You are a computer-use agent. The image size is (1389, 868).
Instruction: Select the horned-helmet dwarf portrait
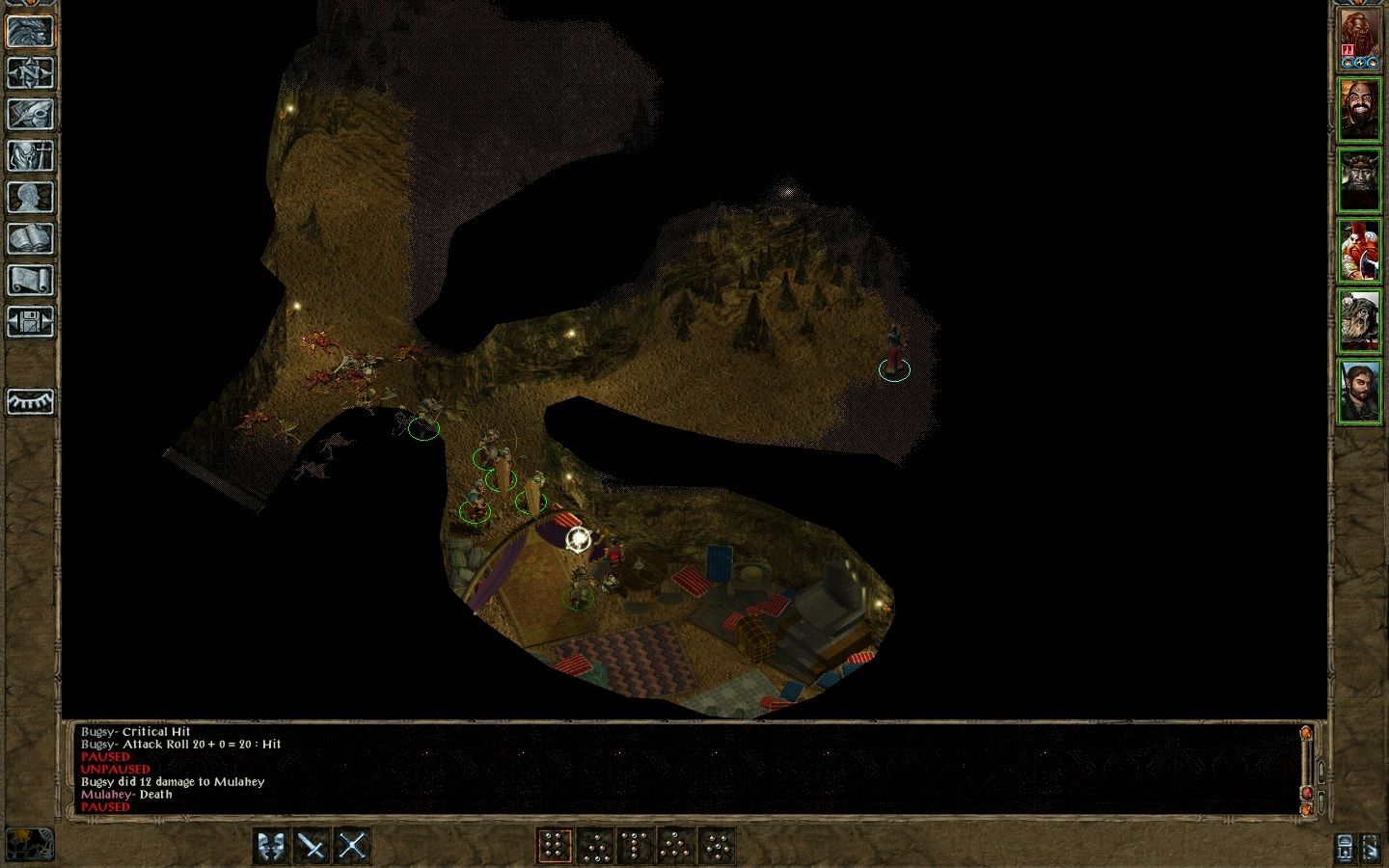pos(1358,181)
